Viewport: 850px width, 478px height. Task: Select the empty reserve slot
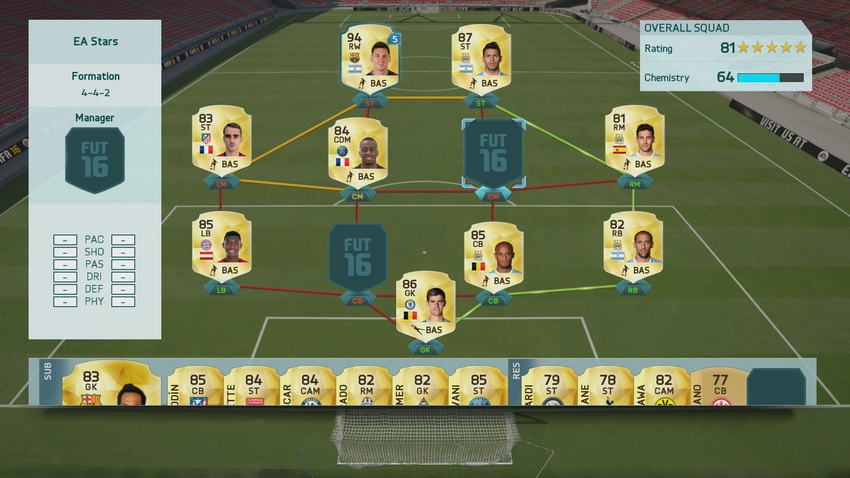click(x=776, y=387)
